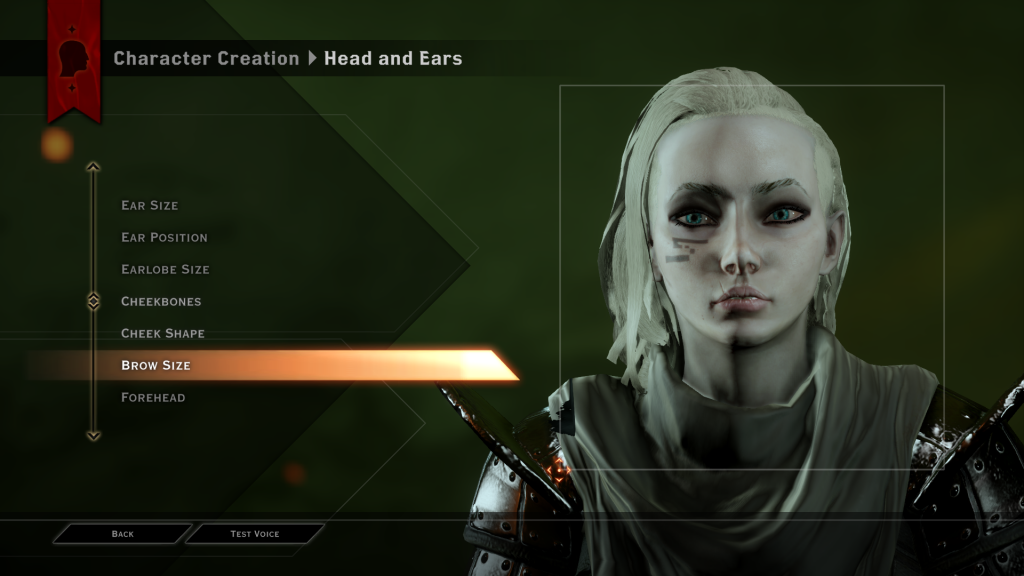Click the Character Creation breadcrumb

(206, 58)
